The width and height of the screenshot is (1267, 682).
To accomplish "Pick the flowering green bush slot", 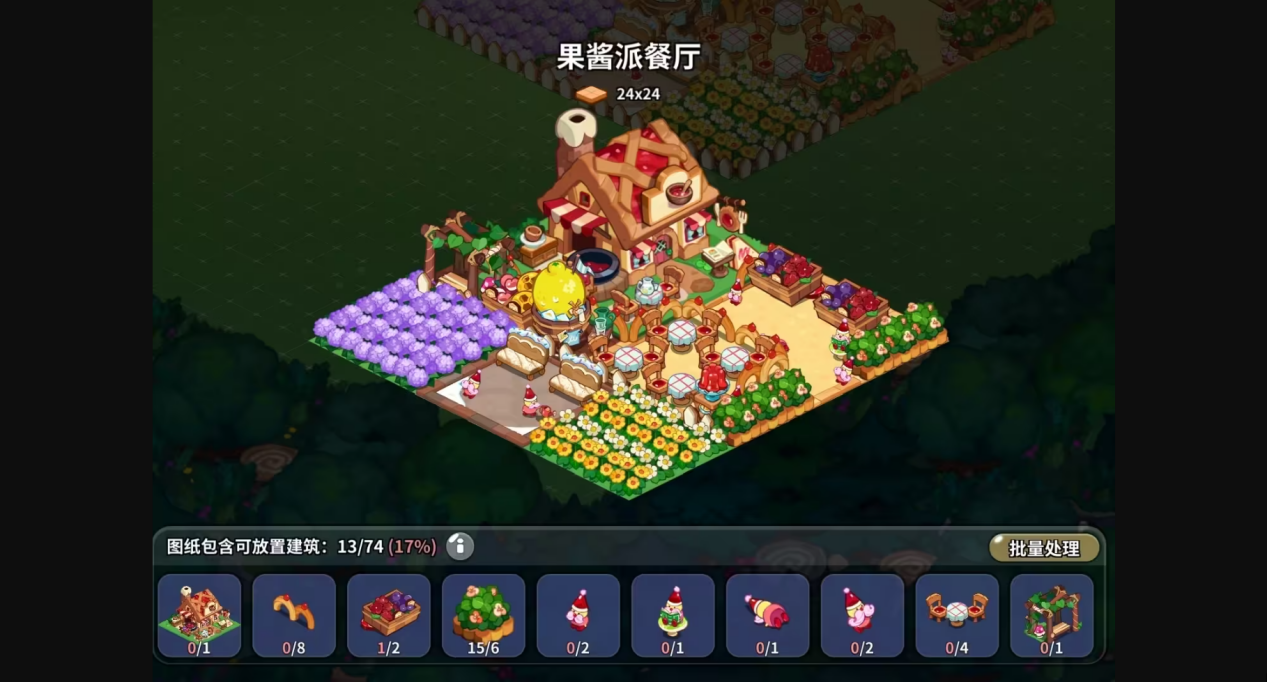I will 483,615.
